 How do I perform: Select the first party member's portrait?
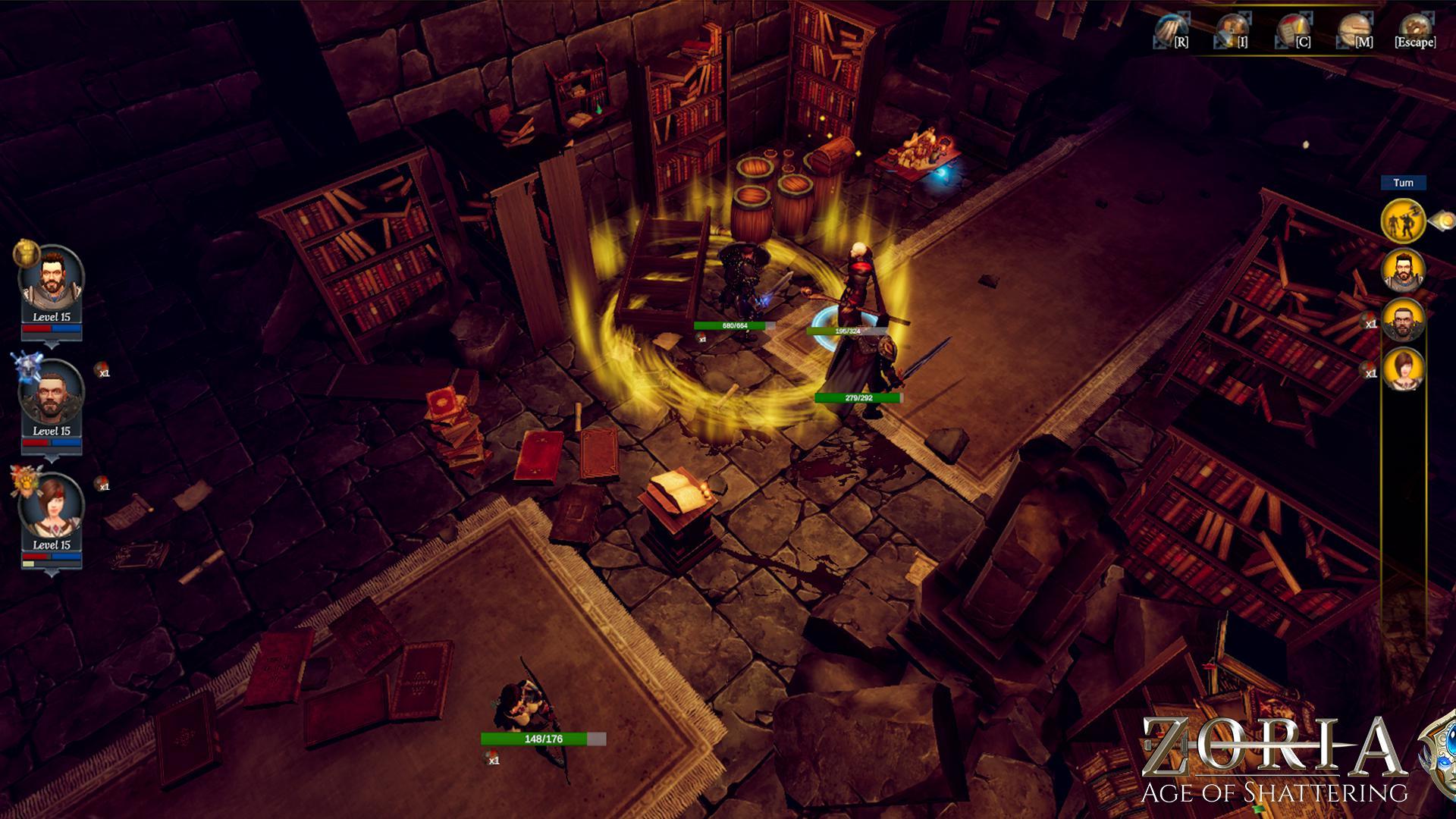53,275
